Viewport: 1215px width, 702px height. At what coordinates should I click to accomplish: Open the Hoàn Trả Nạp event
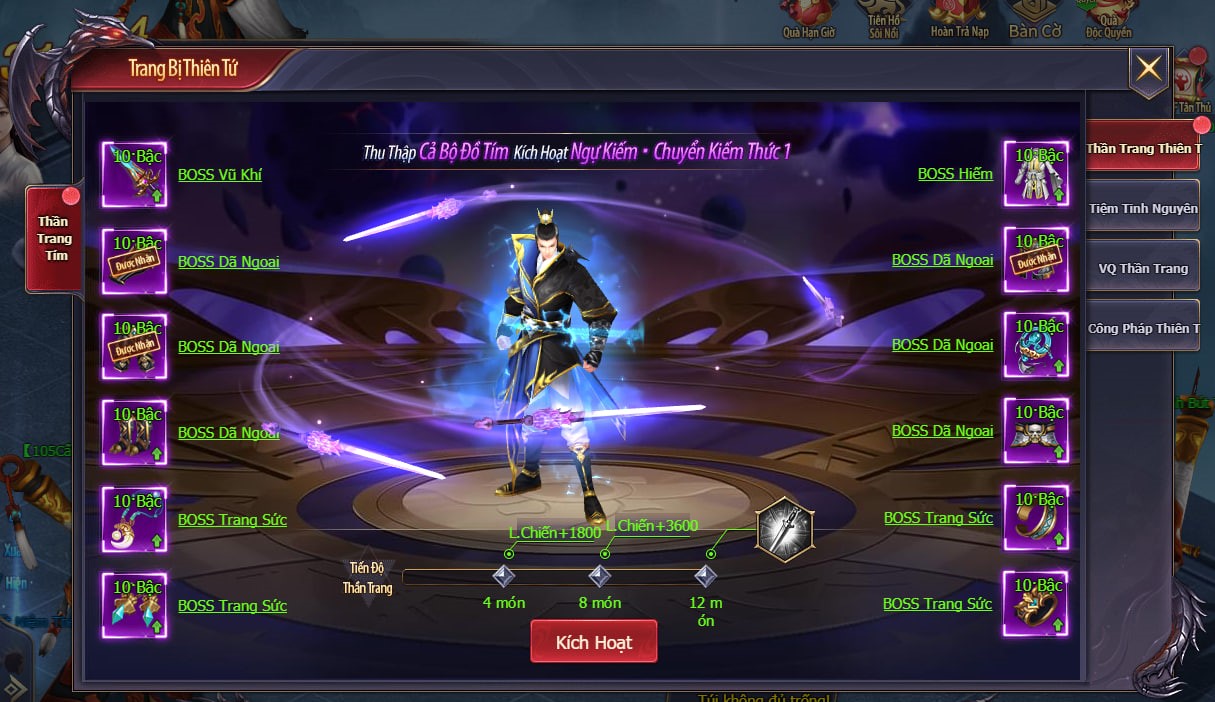point(959,18)
